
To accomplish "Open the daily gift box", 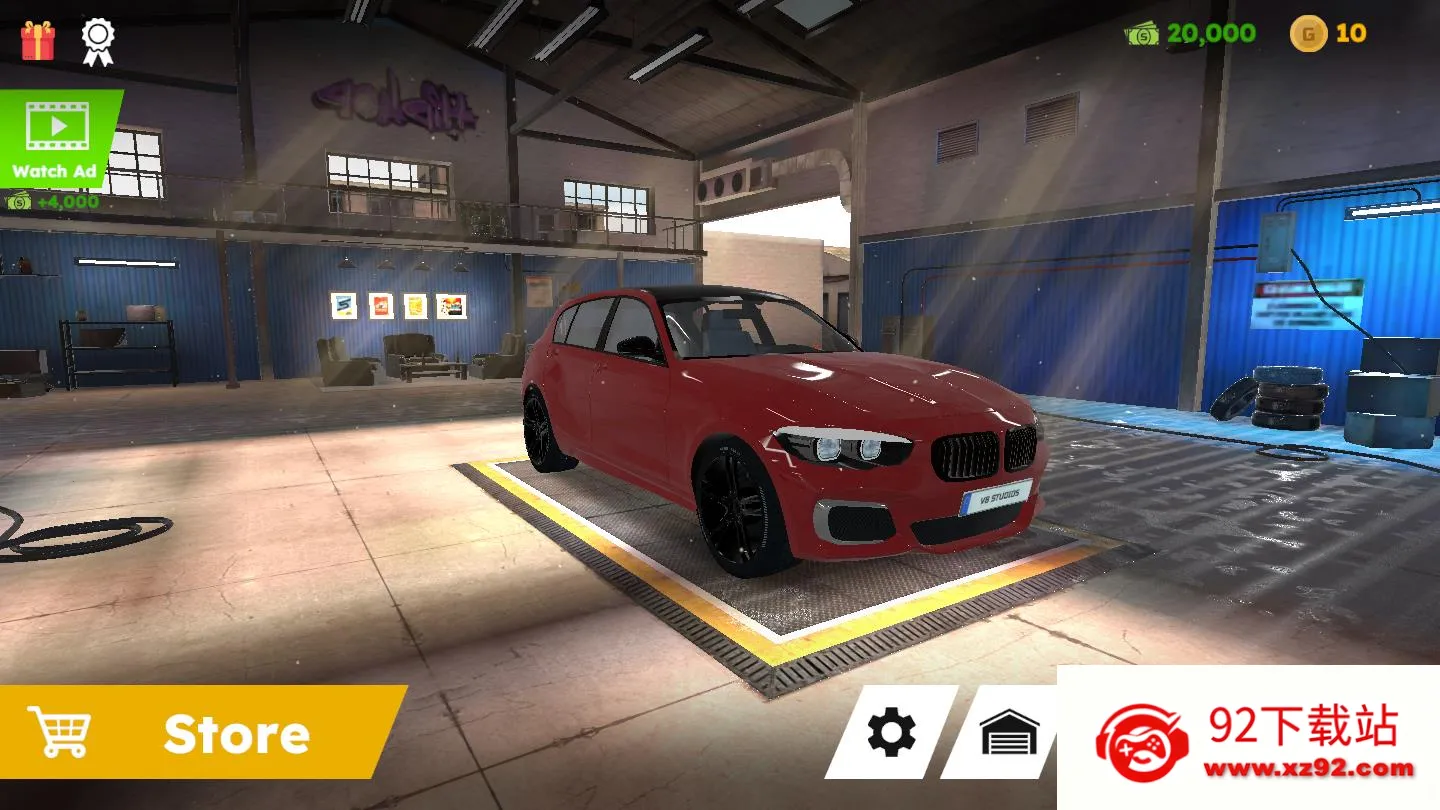I will (37, 40).
